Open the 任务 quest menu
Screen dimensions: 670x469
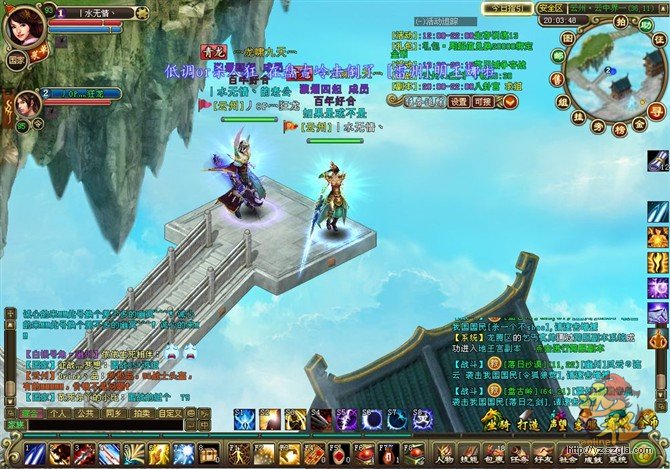(522, 452)
